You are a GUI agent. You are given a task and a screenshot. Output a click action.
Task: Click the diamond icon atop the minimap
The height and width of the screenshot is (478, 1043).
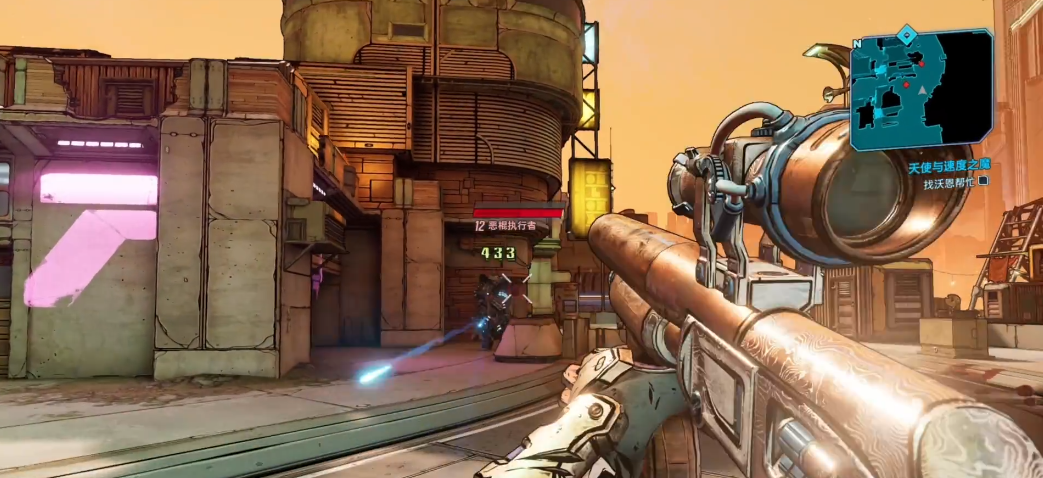[x=906, y=35]
